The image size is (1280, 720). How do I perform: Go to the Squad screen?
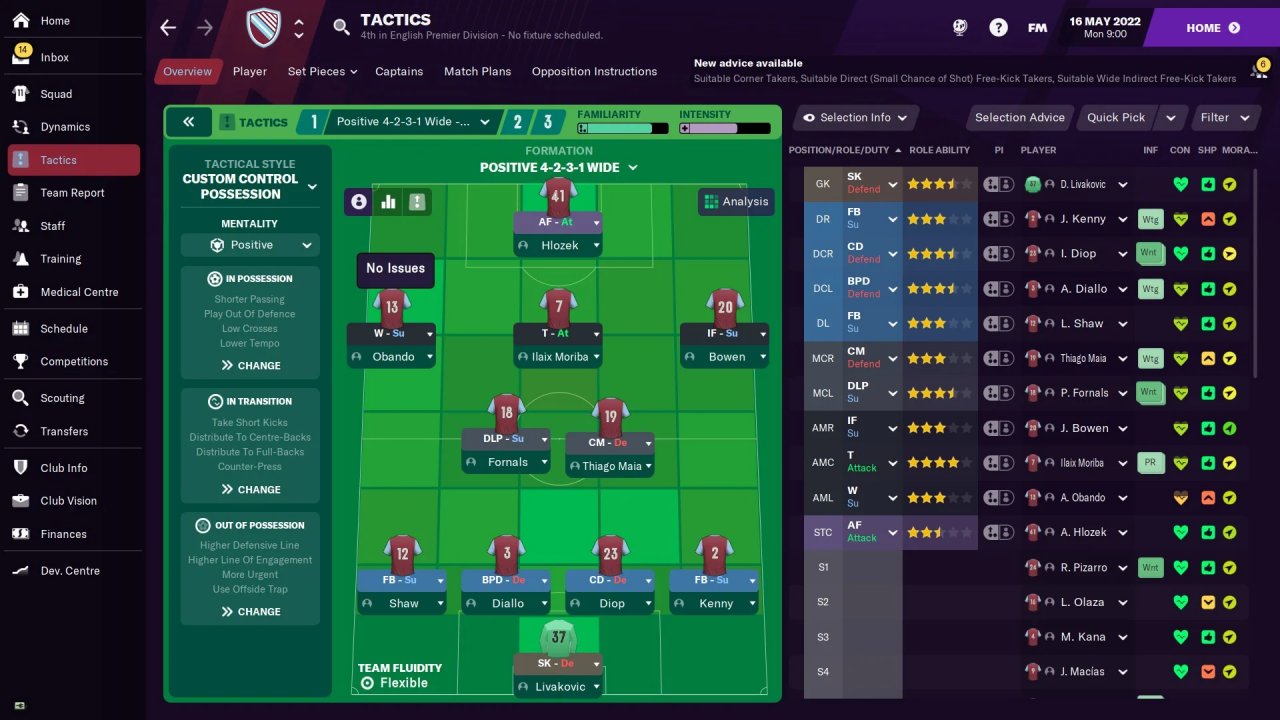point(56,94)
